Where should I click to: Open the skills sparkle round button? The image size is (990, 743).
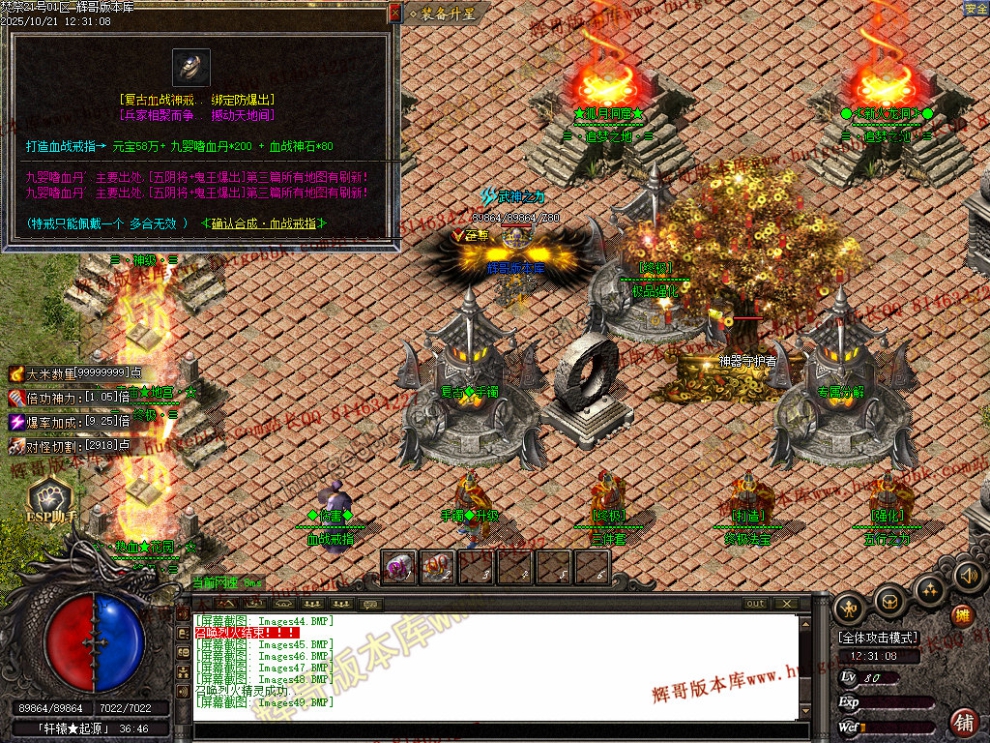tap(930, 590)
